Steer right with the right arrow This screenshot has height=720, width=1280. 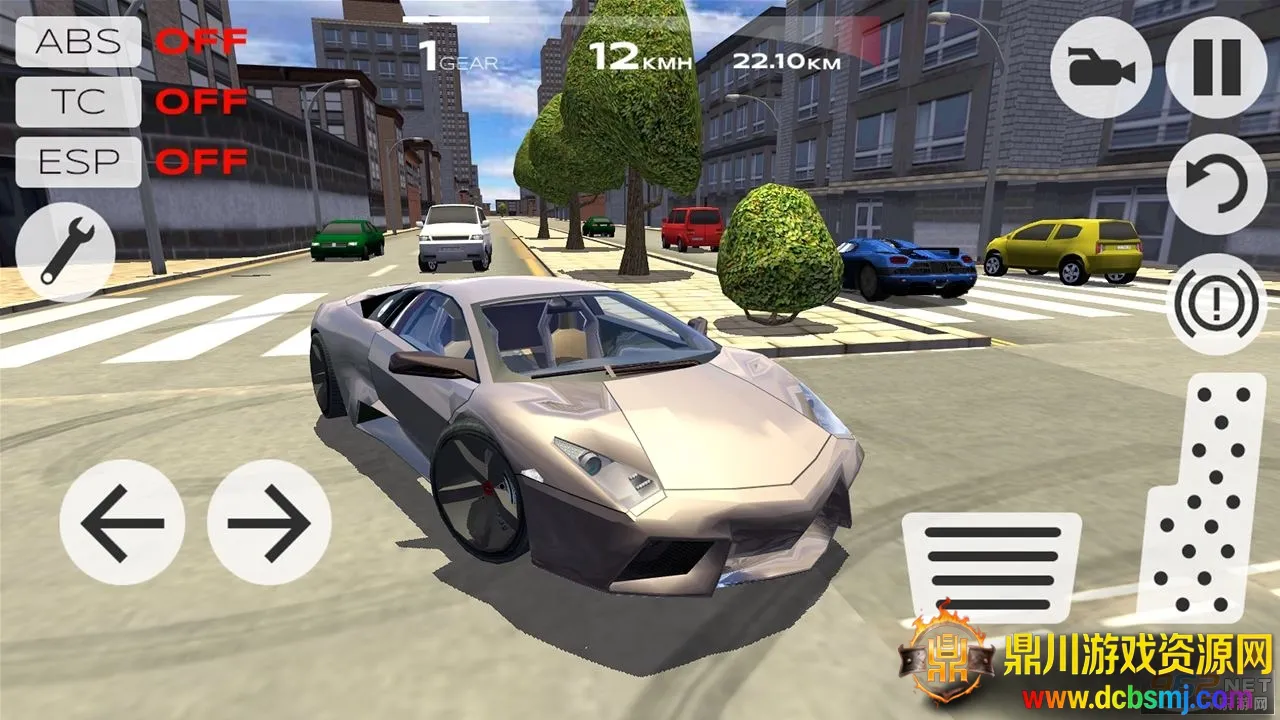[268, 522]
